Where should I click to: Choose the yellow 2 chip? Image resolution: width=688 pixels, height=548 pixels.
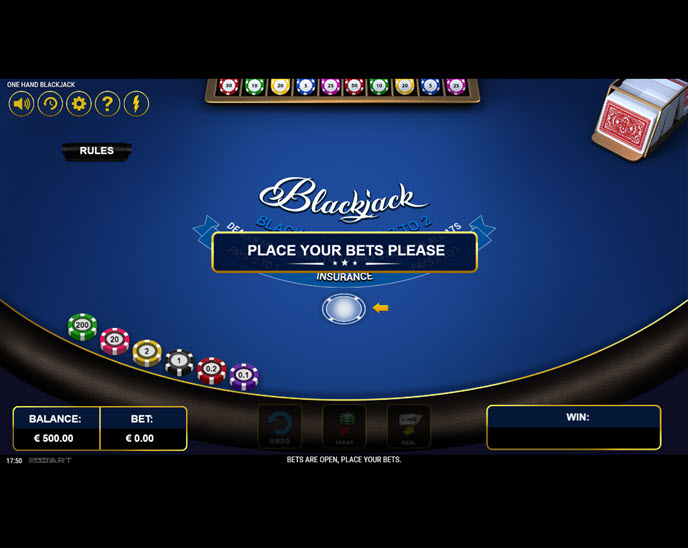[x=147, y=352]
